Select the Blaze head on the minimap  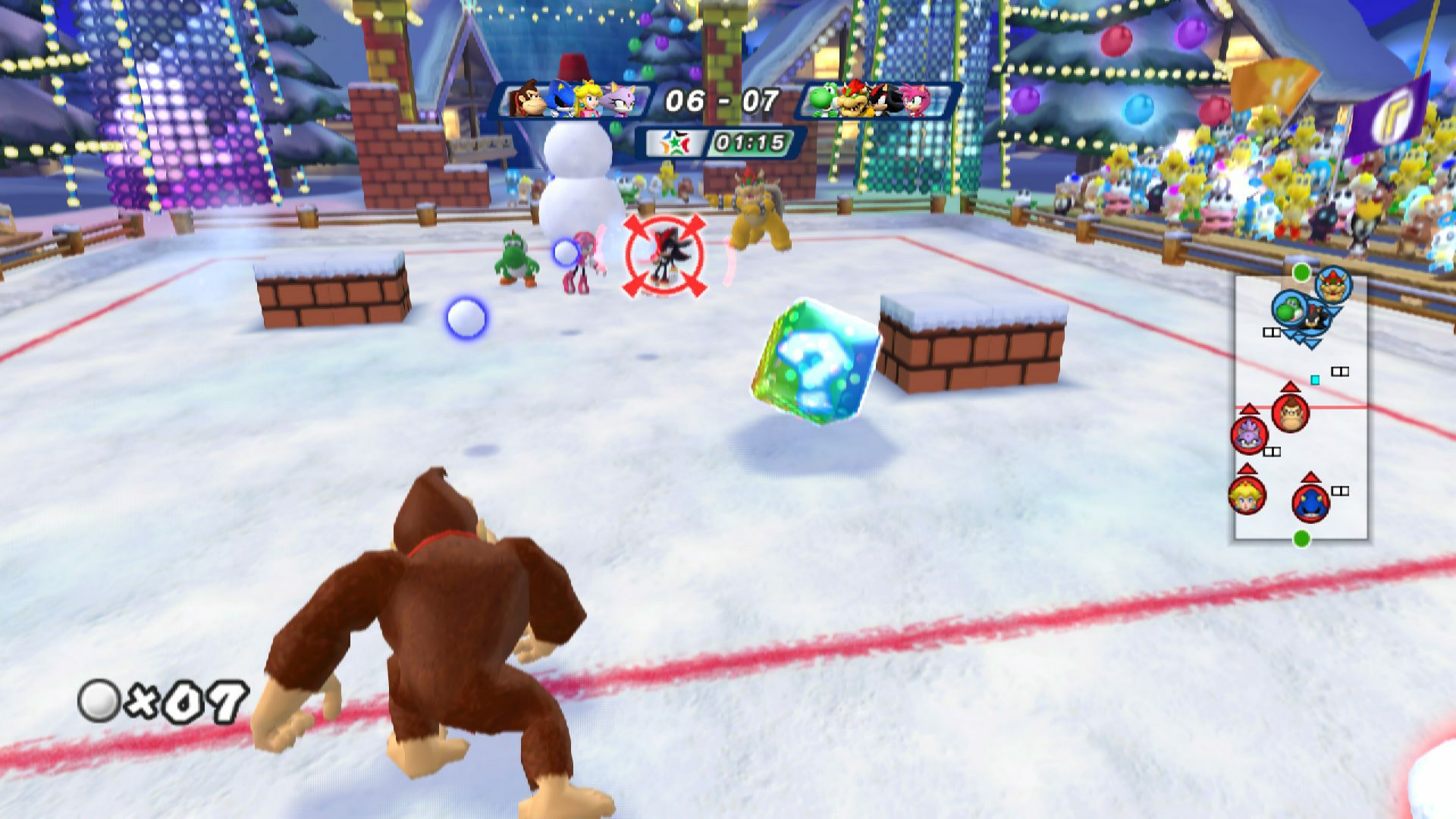tap(1247, 436)
